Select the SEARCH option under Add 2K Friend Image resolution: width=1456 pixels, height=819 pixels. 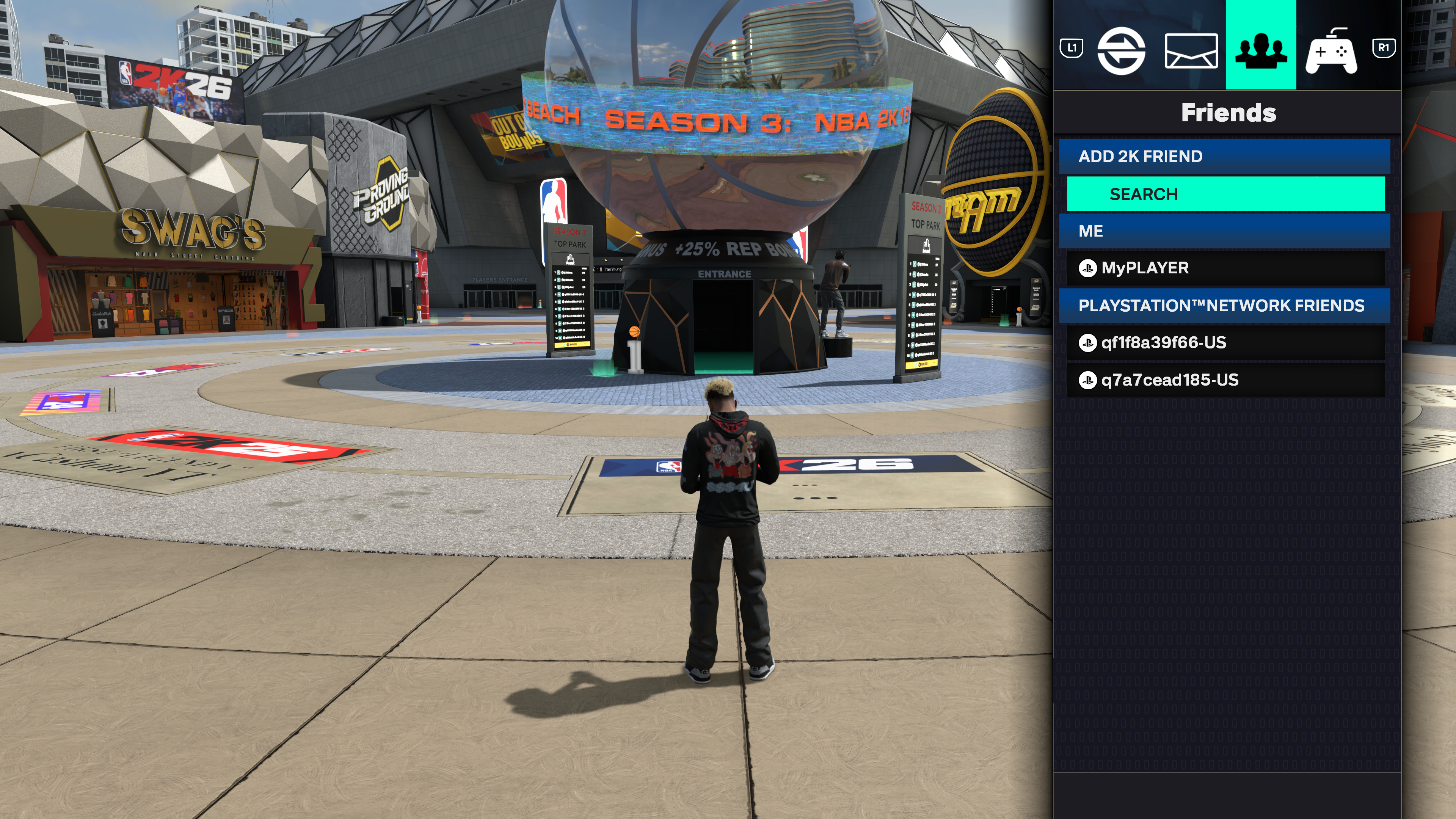(1225, 194)
